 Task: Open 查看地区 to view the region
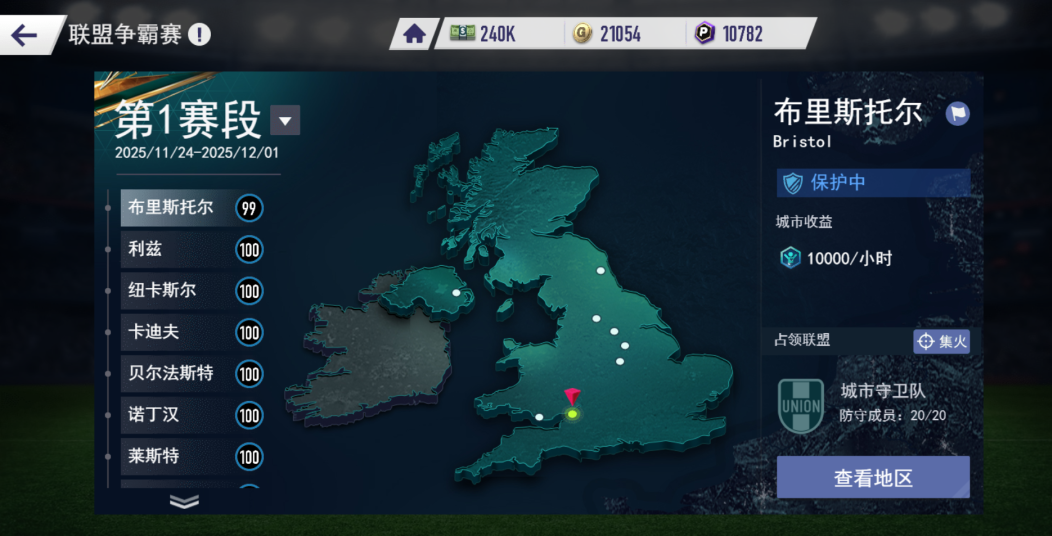click(873, 478)
